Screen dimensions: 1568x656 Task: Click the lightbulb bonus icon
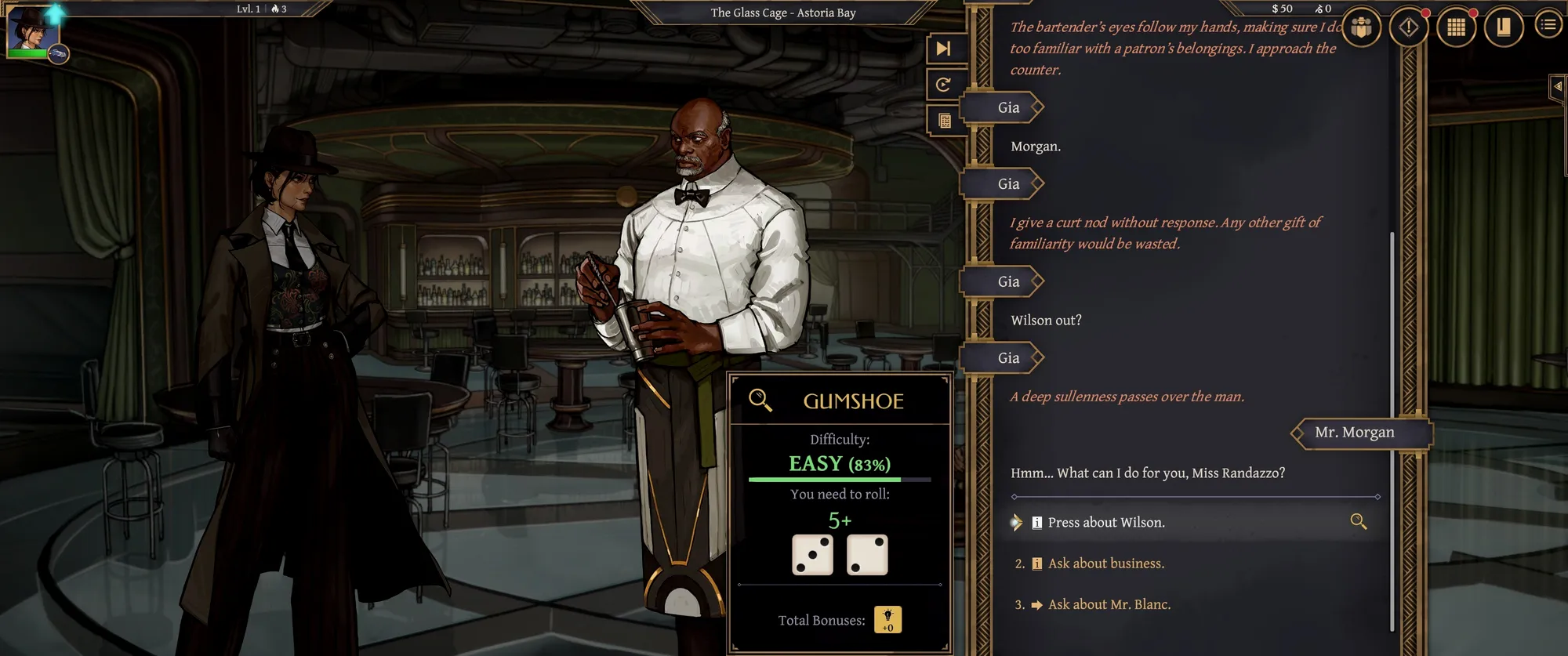tap(887, 619)
